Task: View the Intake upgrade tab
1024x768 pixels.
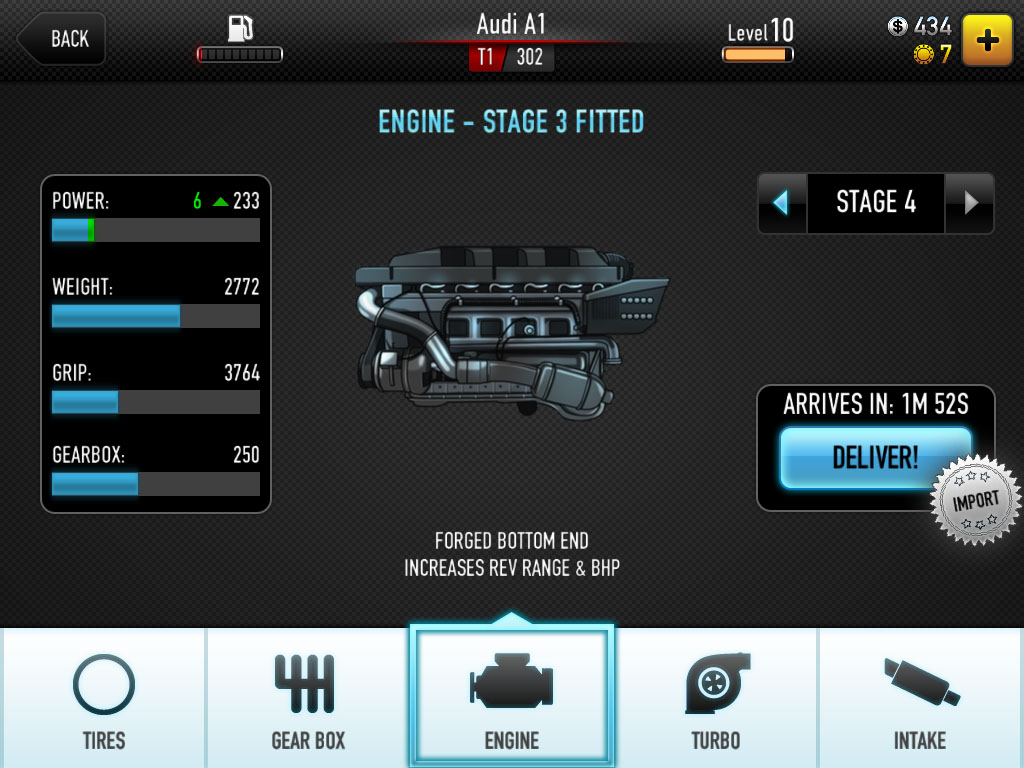Action: click(920, 700)
